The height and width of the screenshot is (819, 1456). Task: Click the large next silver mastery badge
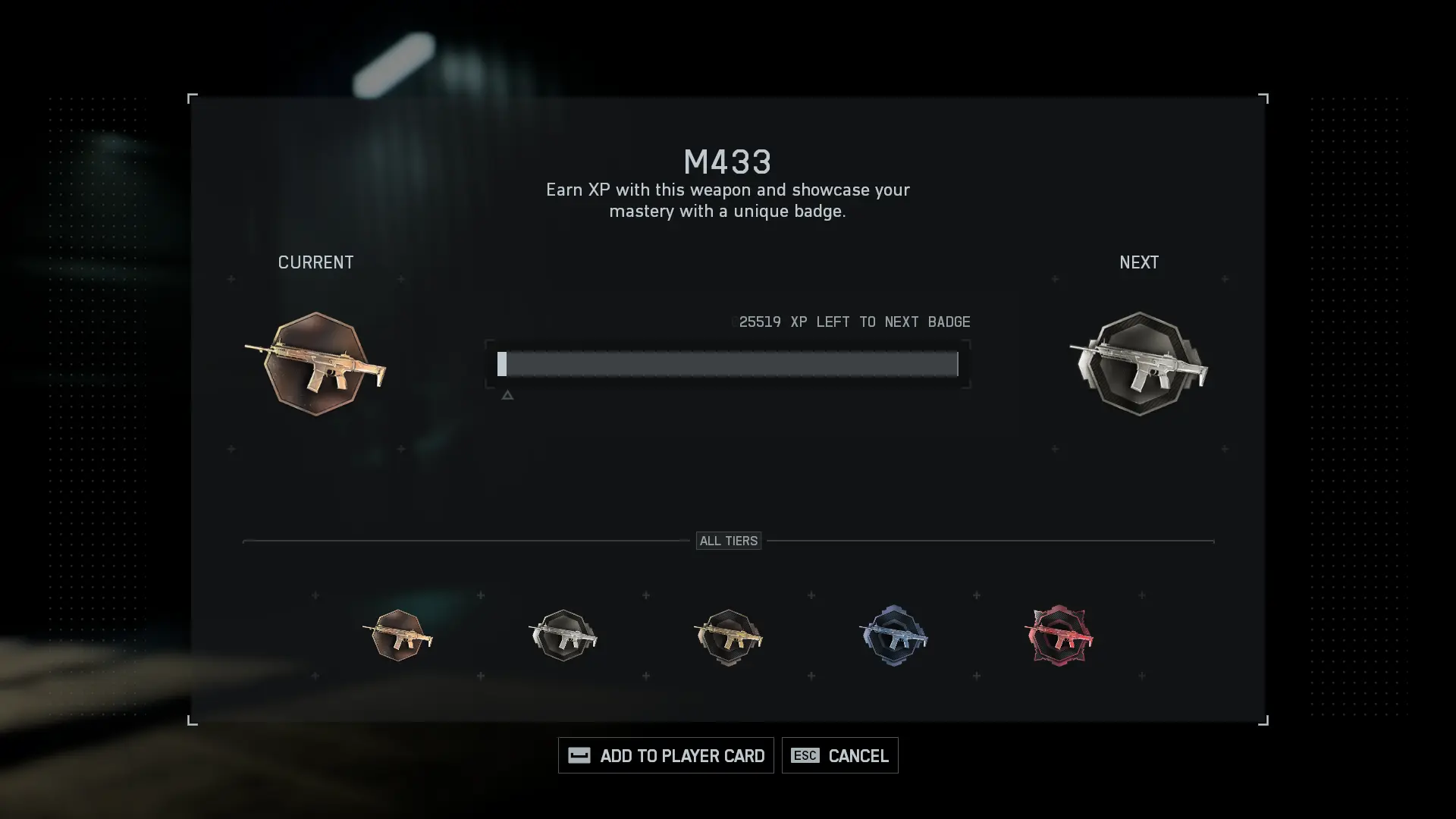[x=1139, y=364]
